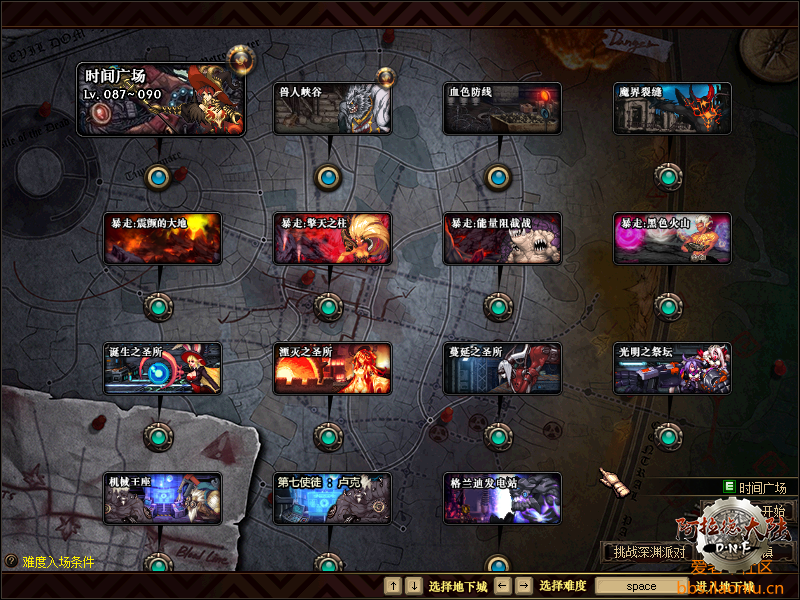This screenshot has height=600, width=800.
Task: Pick the 血色防线 dungeon tile
Action: pyautogui.click(x=503, y=108)
